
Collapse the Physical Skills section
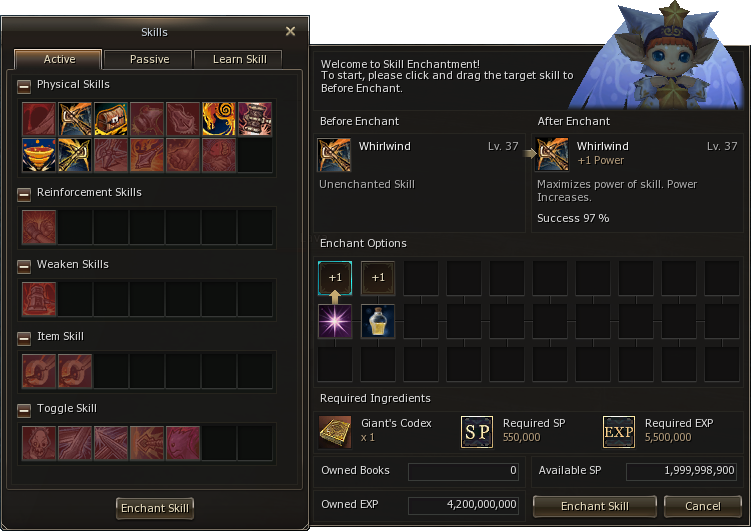click(x=24, y=86)
